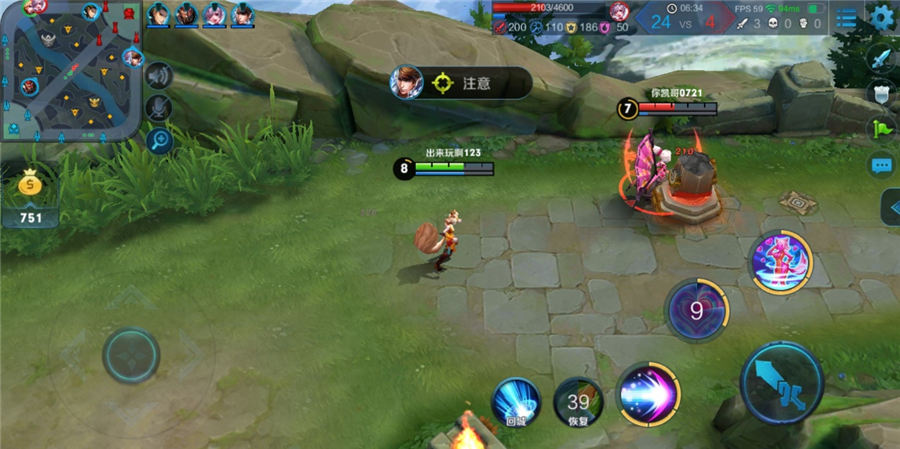This screenshot has height=449, width=900.
Task: Use the 恢复 heal skill
Action: pyautogui.click(x=578, y=402)
